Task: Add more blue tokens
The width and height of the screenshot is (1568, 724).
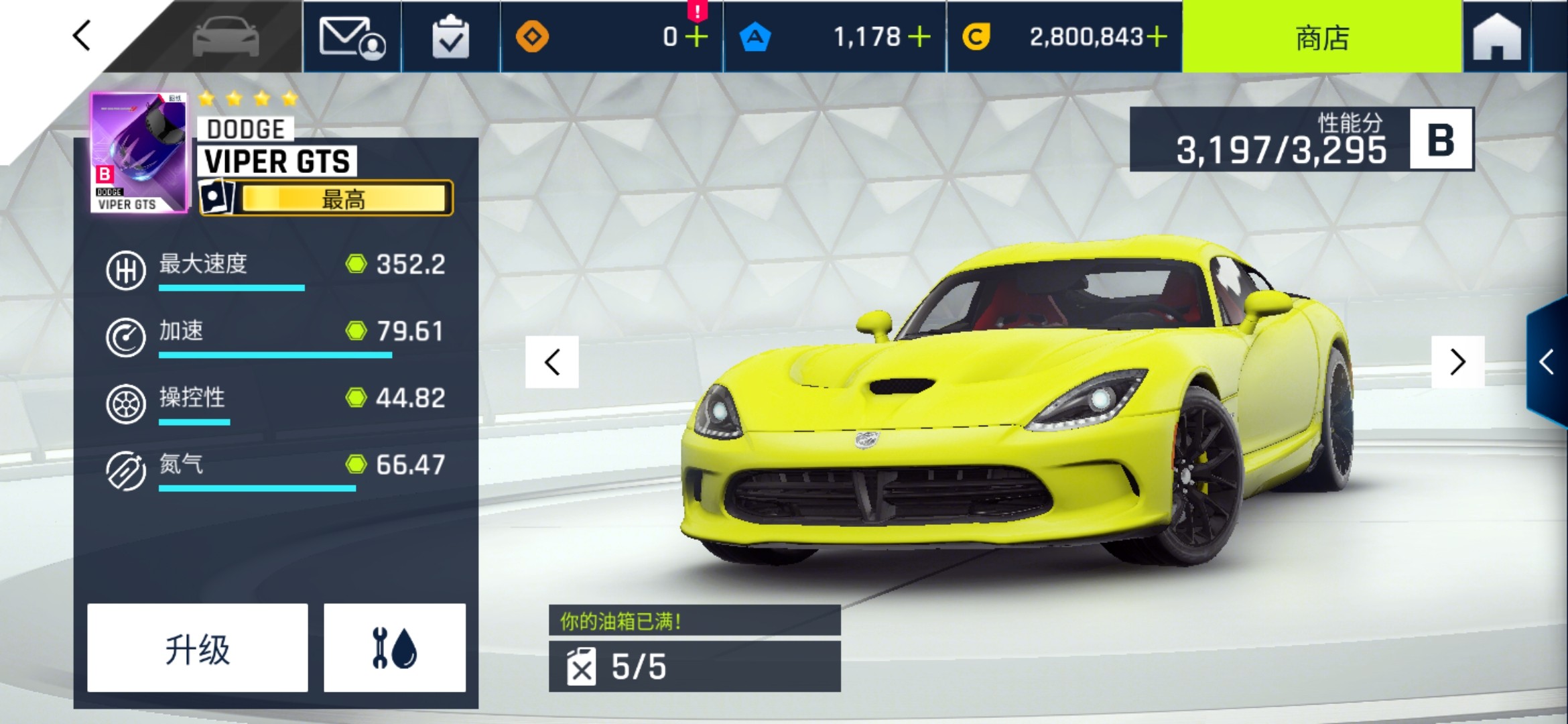Action: point(919,37)
